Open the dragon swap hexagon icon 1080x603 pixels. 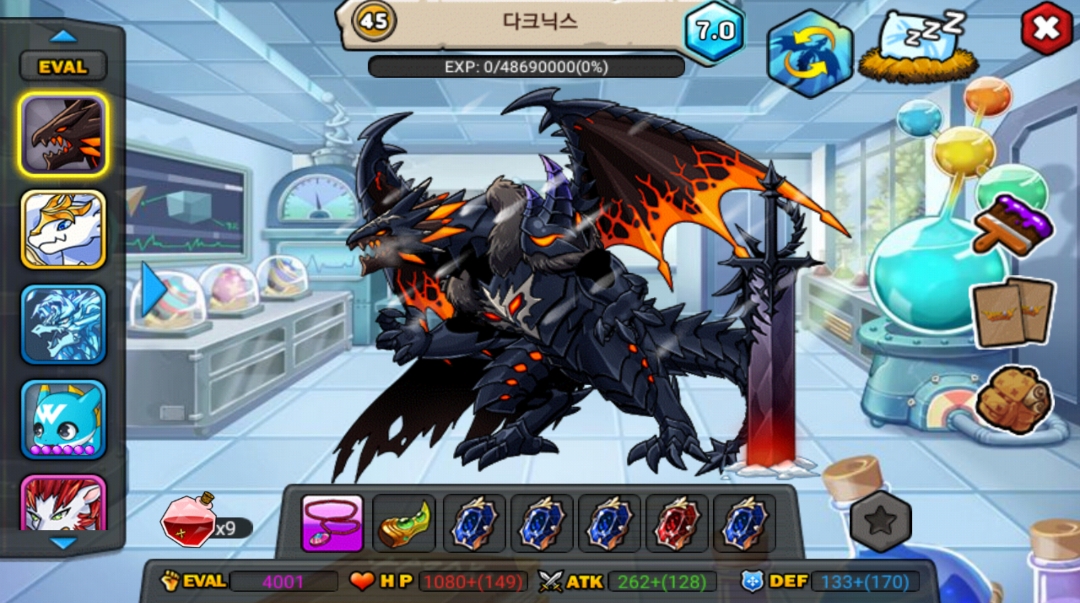(809, 53)
